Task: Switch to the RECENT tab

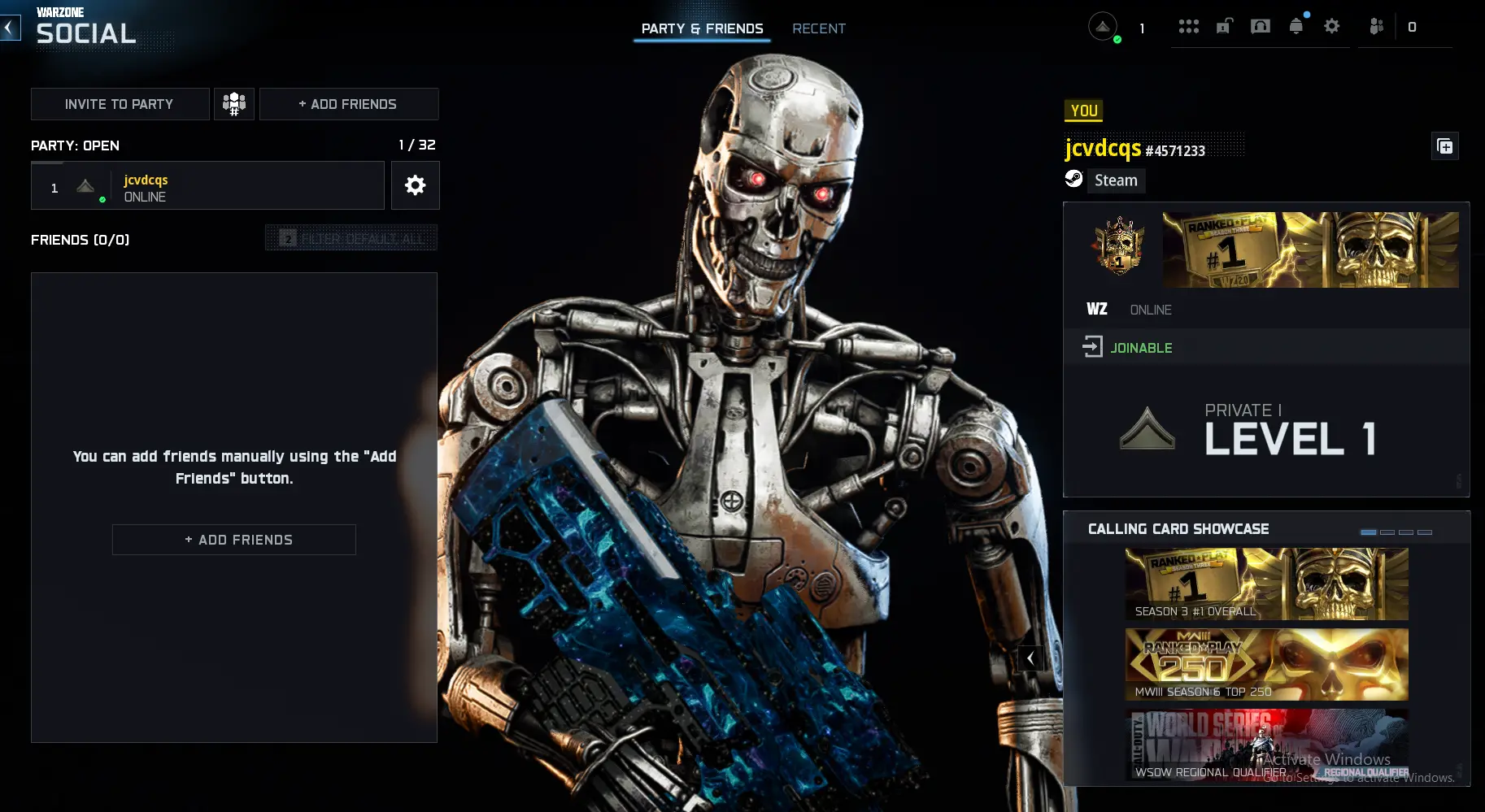Action: (x=818, y=28)
